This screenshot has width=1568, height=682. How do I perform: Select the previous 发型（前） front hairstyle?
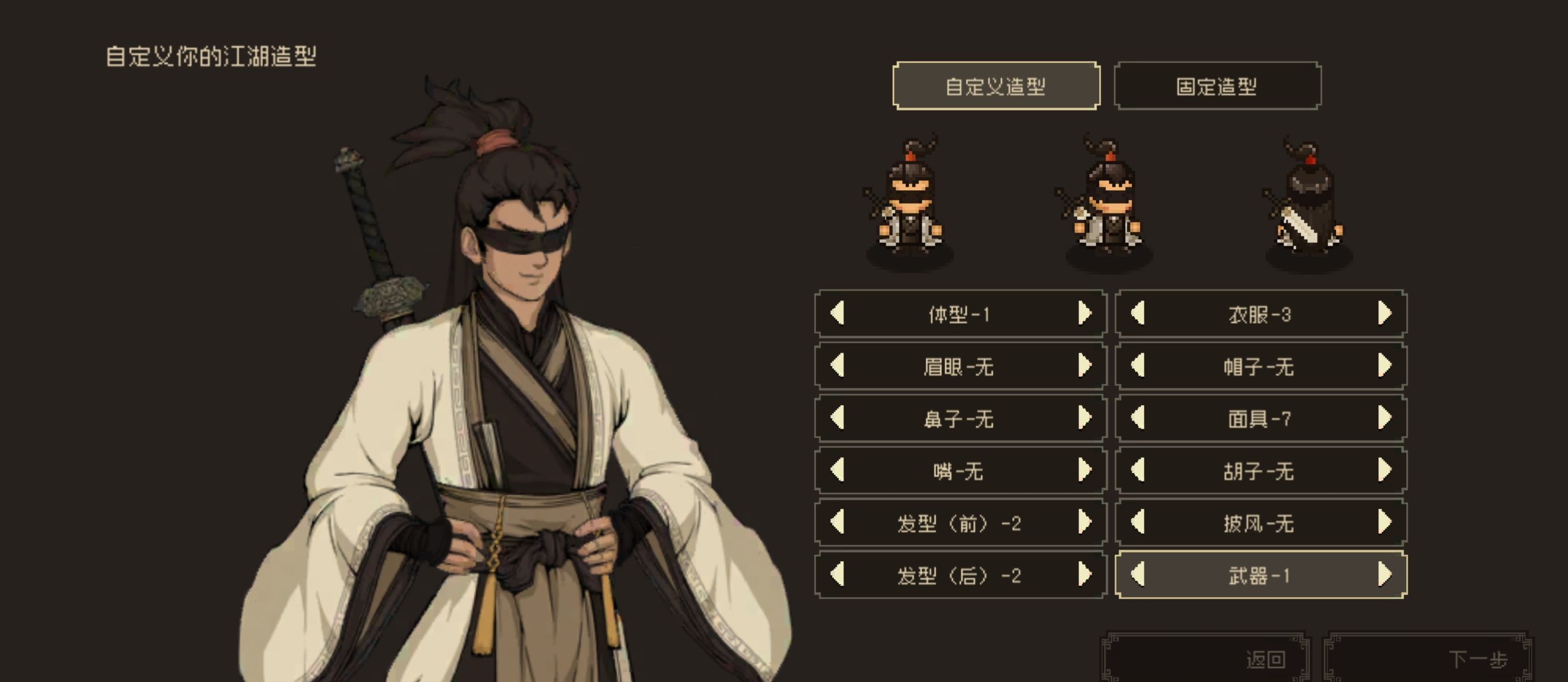840,524
